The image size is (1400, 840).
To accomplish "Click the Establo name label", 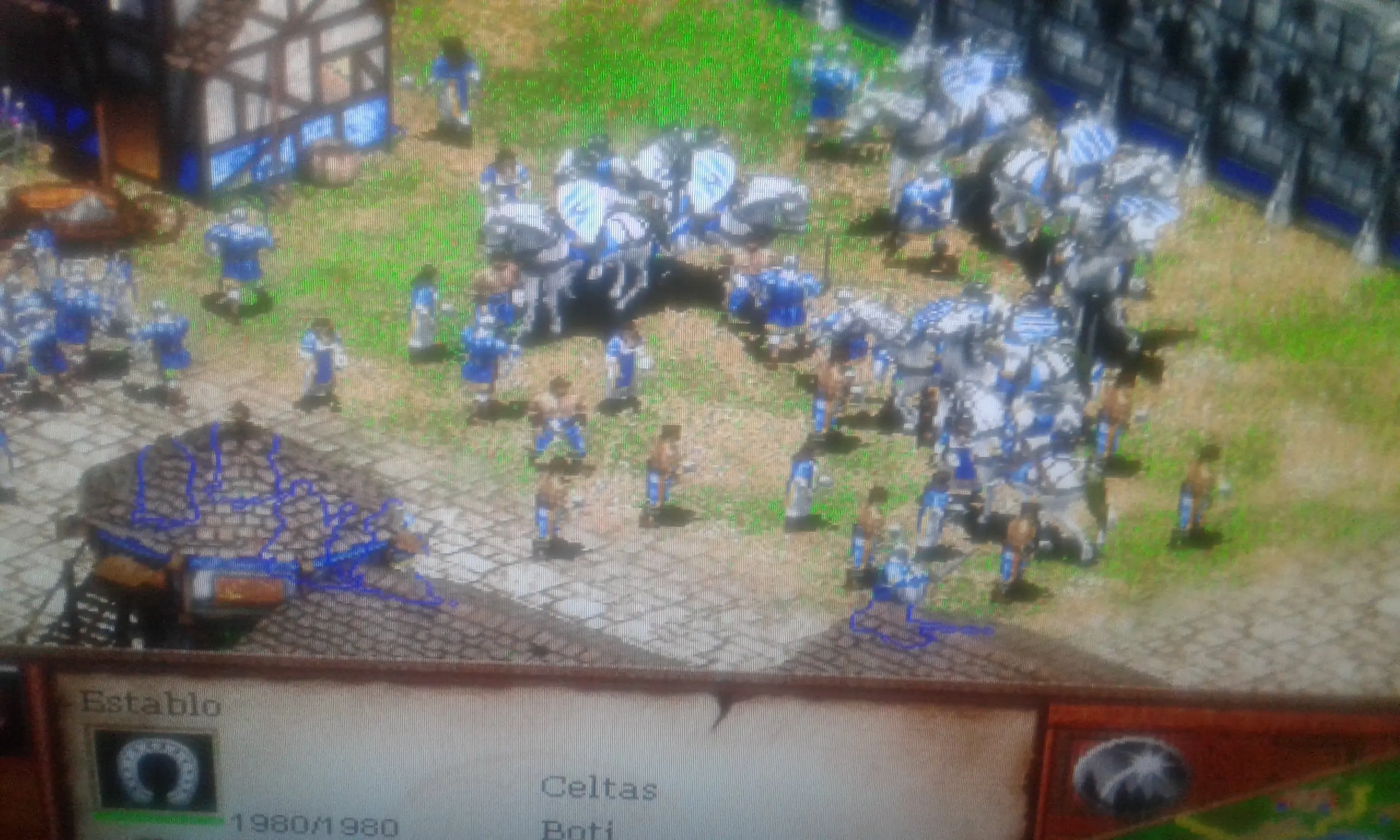I will [x=150, y=705].
